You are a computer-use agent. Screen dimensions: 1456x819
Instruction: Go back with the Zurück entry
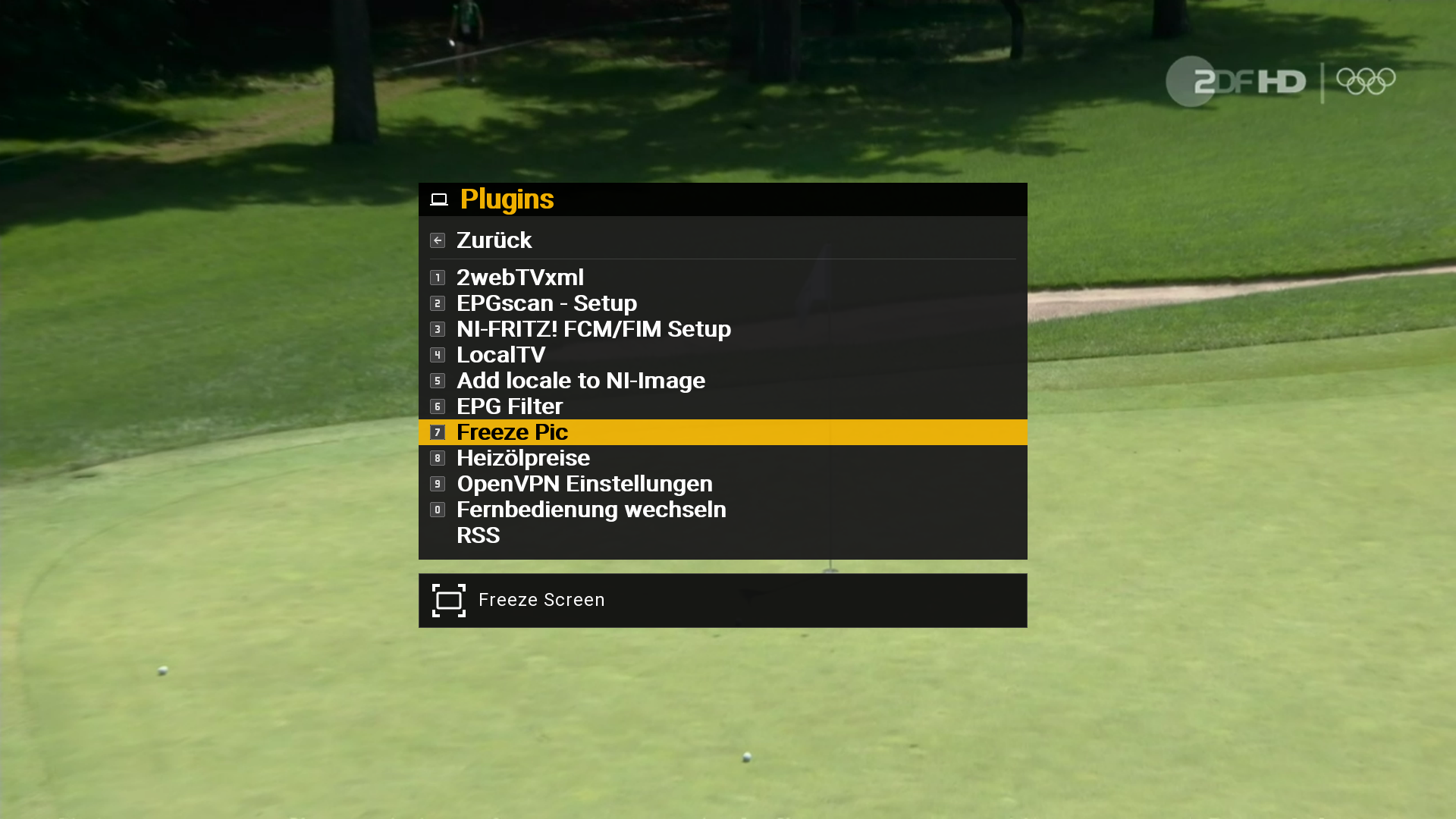point(494,240)
